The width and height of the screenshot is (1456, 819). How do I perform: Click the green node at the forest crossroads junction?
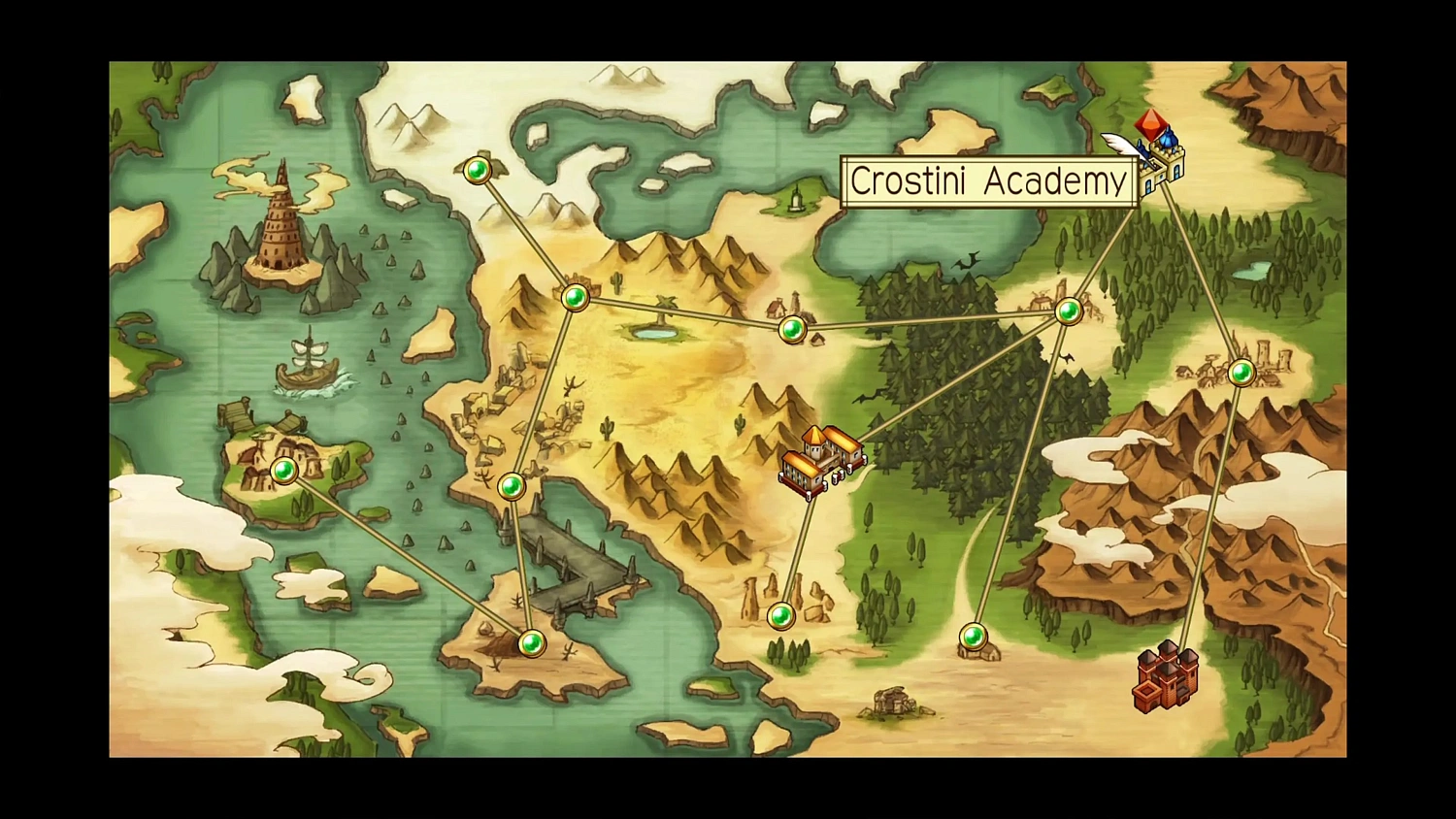tap(1068, 311)
